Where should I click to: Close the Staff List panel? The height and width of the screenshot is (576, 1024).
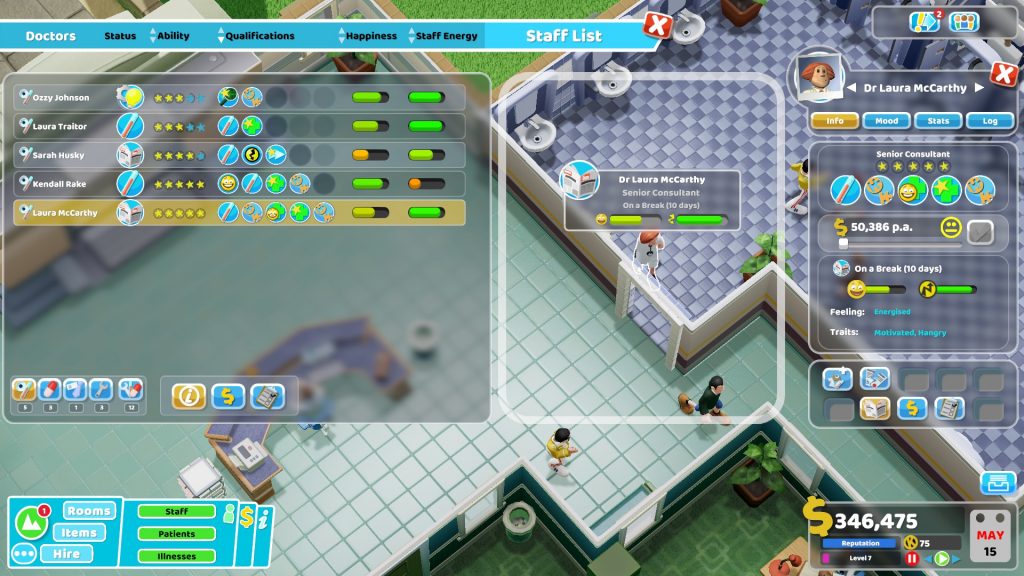(656, 26)
